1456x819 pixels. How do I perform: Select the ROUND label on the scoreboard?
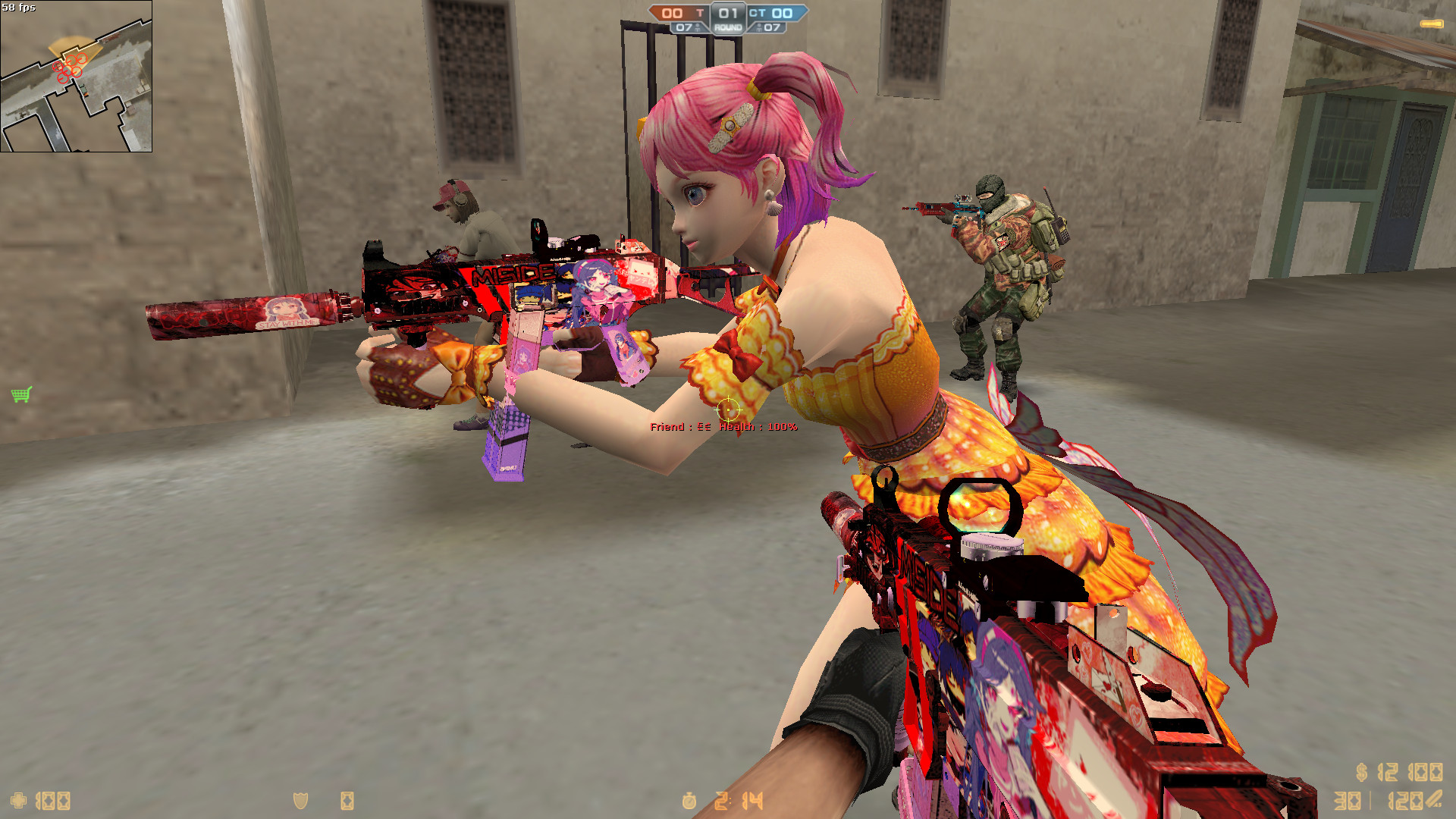coord(728,27)
